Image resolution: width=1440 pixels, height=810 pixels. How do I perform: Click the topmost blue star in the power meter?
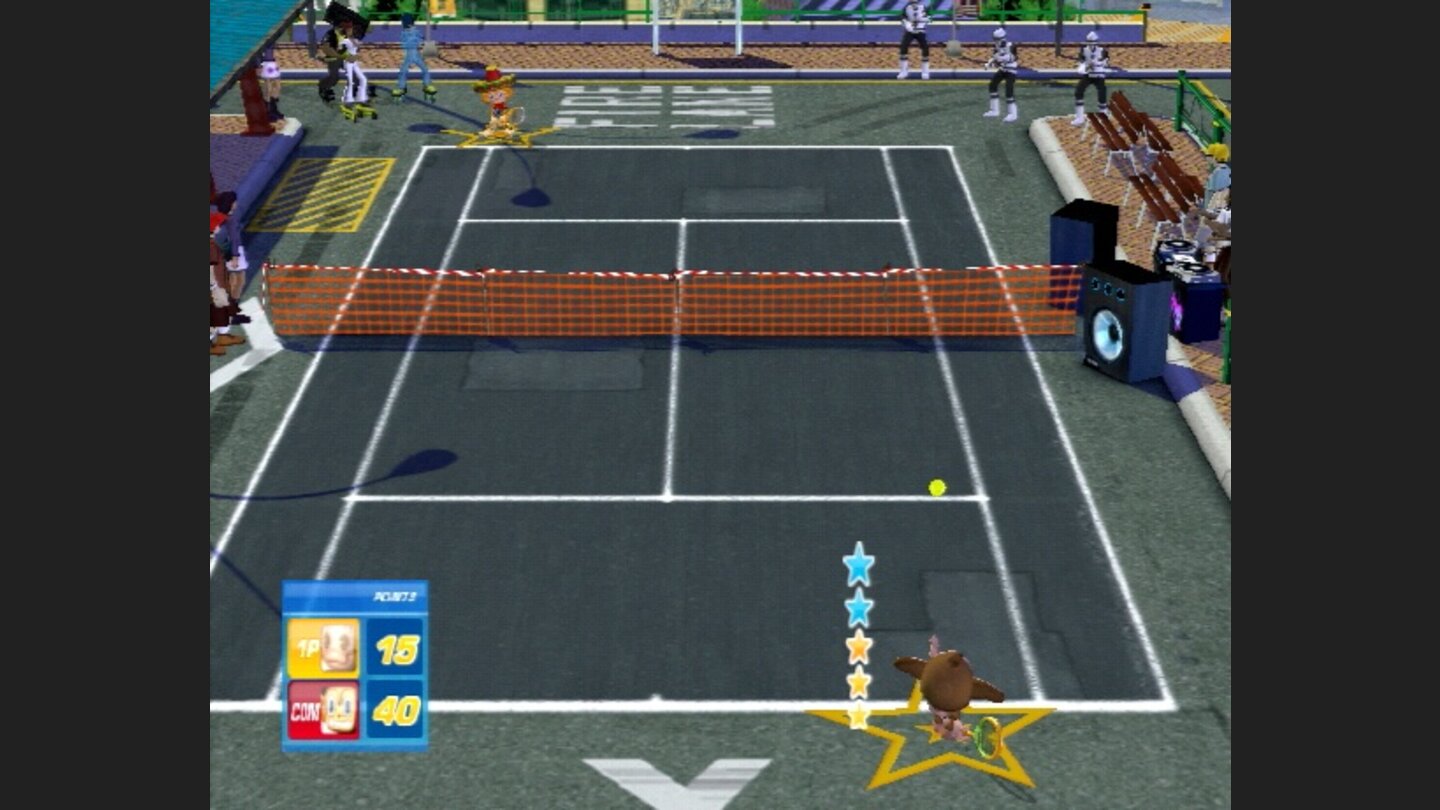pos(857,565)
